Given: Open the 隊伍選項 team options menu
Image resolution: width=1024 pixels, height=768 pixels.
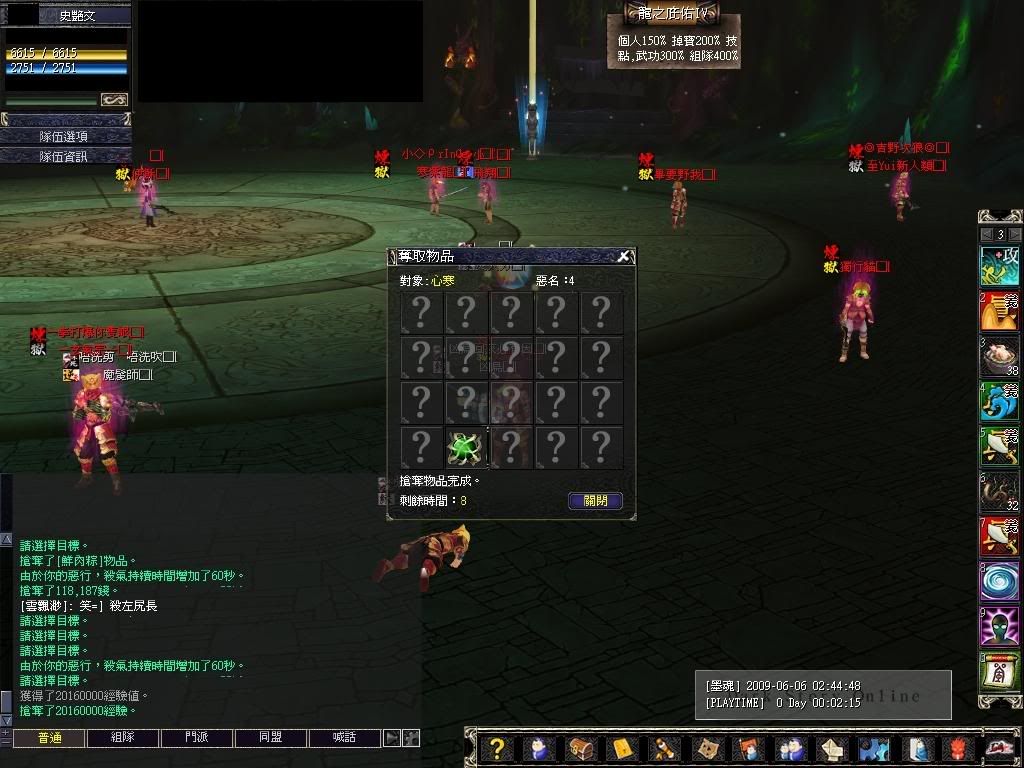Looking at the screenshot, I should (x=64, y=136).
